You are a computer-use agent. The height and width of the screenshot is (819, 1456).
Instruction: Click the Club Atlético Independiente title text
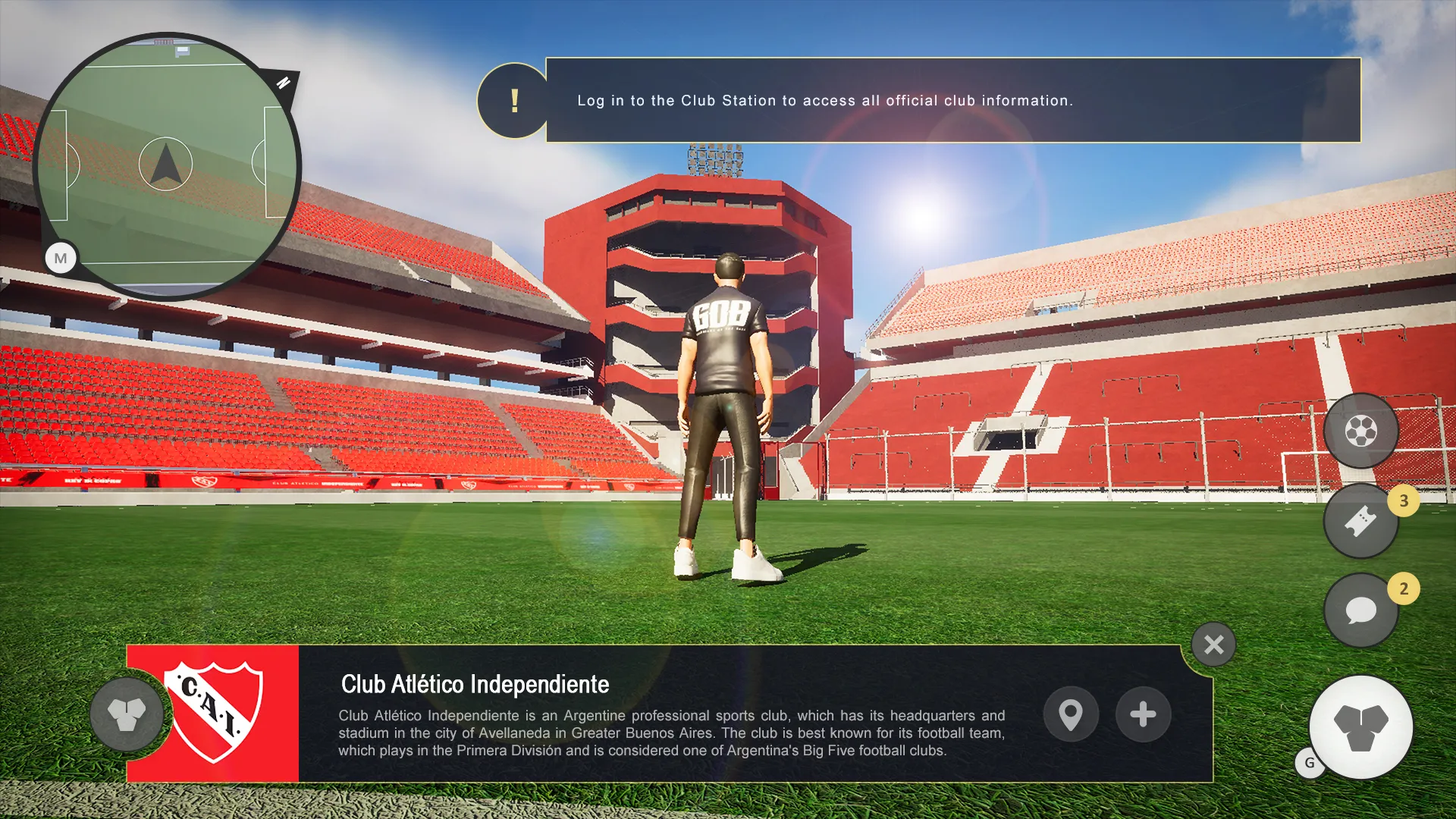(x=474, y=684)
